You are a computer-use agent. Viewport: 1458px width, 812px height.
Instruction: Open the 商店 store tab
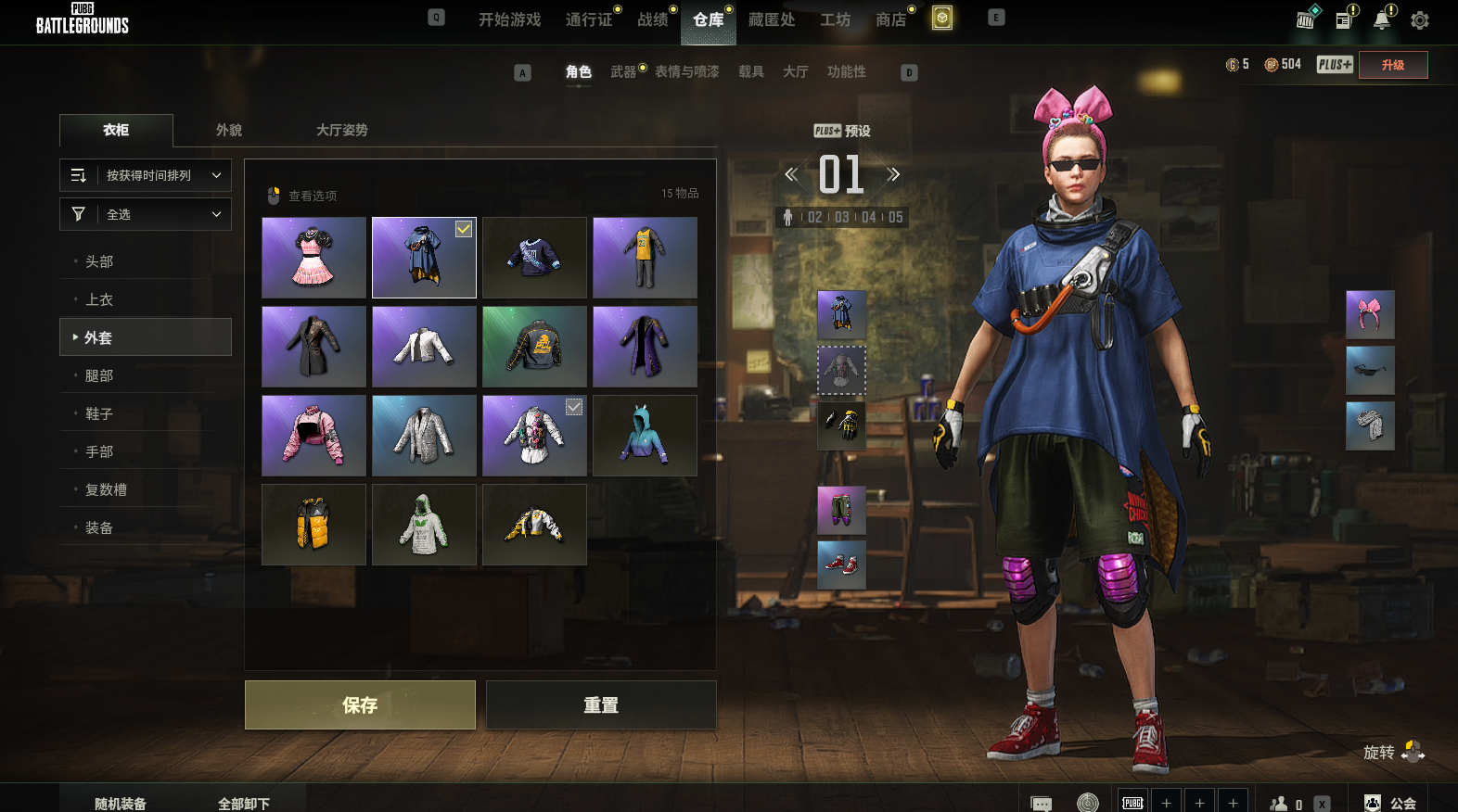coord(890,19)
